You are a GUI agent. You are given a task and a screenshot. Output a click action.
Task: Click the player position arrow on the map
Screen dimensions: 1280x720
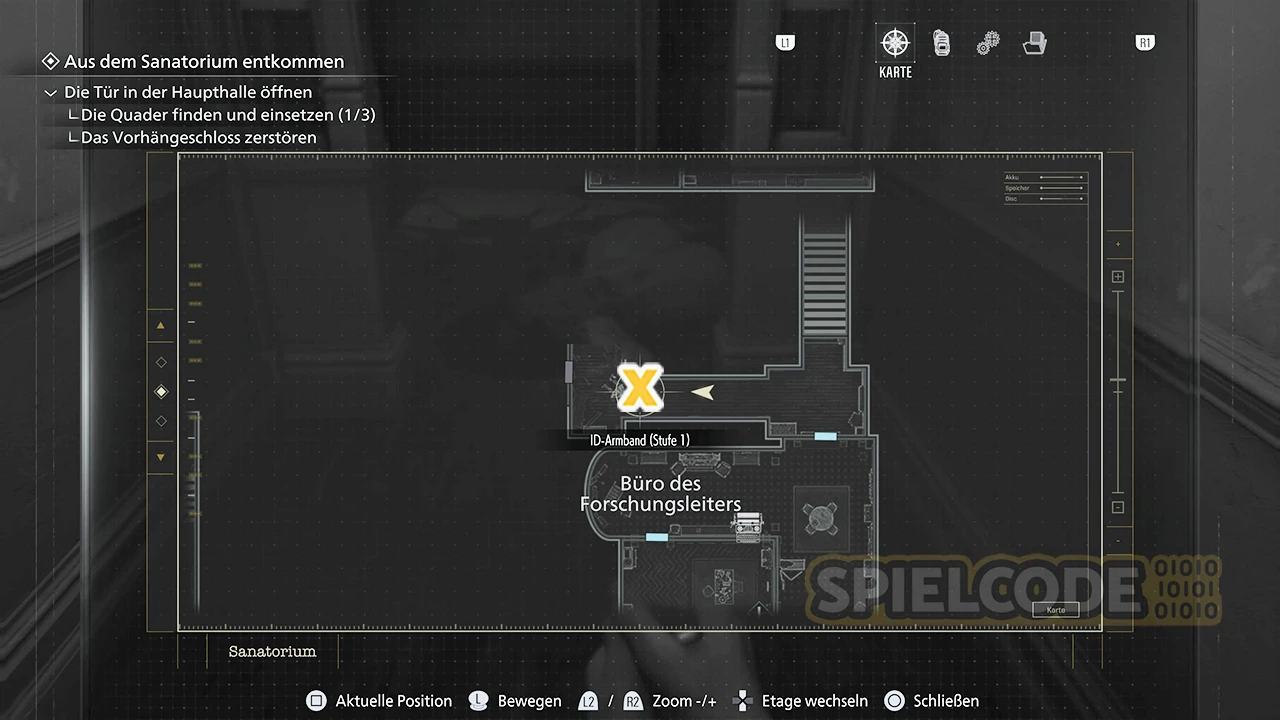[707, 392]
